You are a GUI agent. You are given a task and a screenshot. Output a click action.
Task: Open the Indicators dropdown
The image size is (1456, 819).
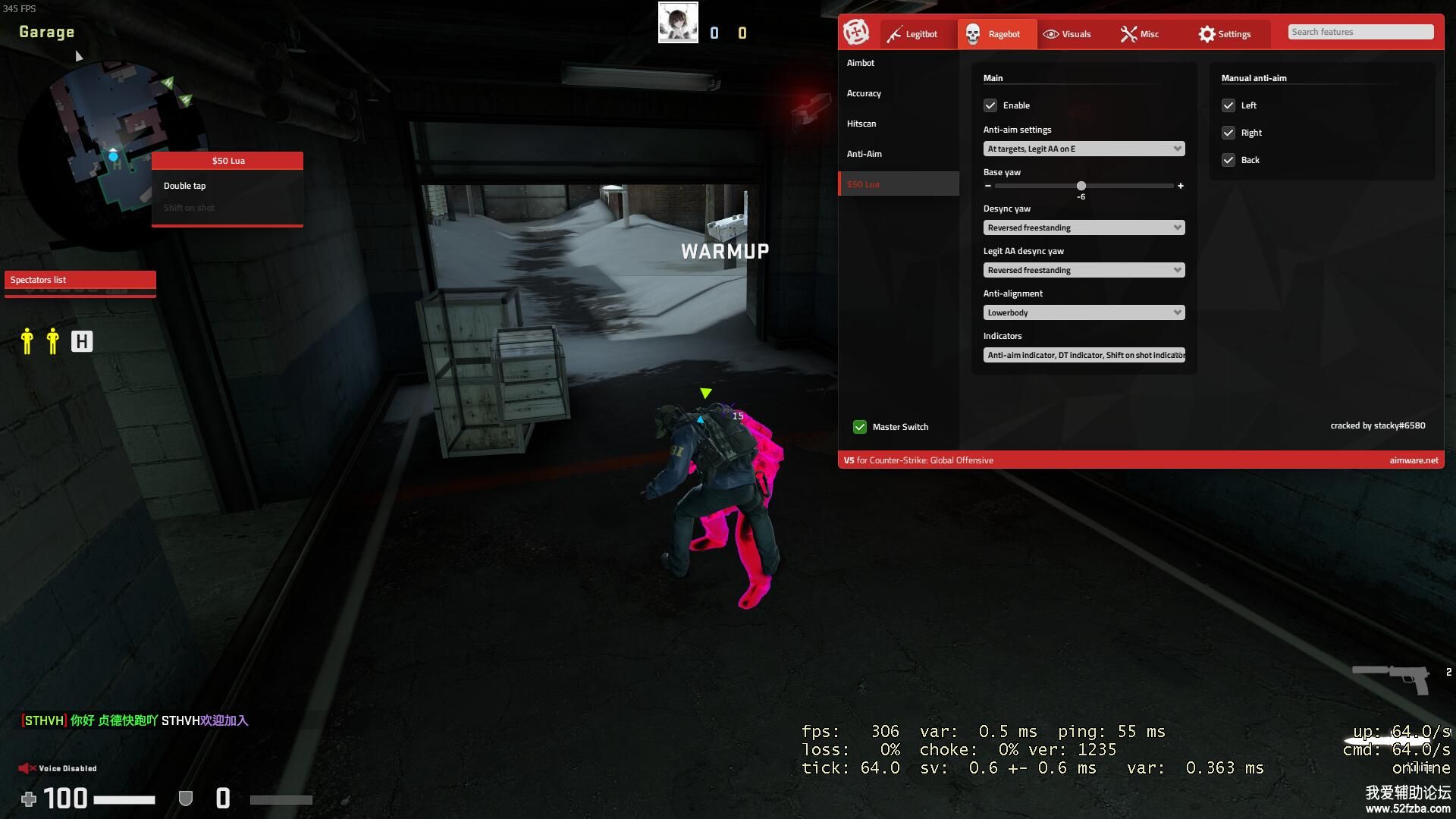1084,355
